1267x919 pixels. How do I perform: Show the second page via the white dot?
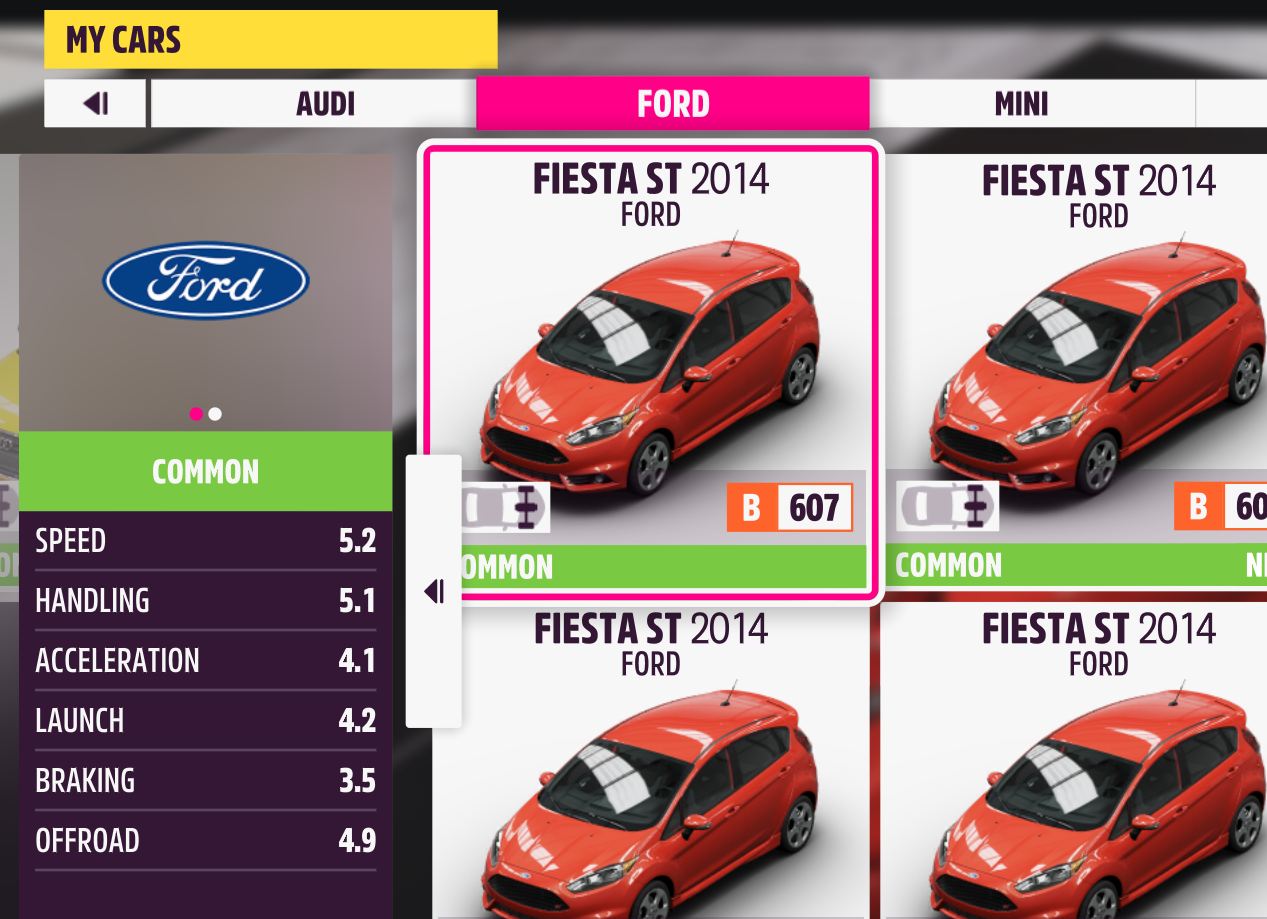click(215, 414)
